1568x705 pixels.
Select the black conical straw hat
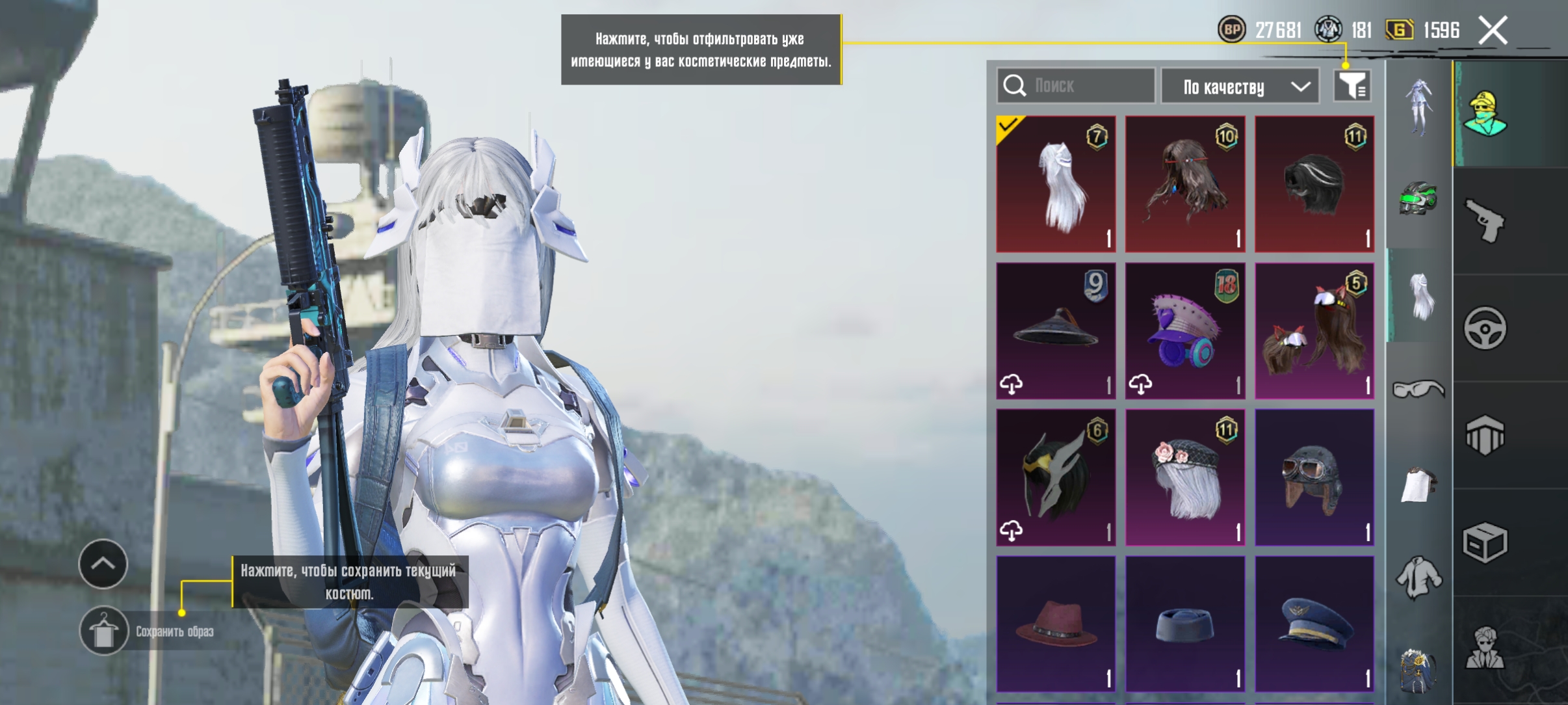[1056, 331]
